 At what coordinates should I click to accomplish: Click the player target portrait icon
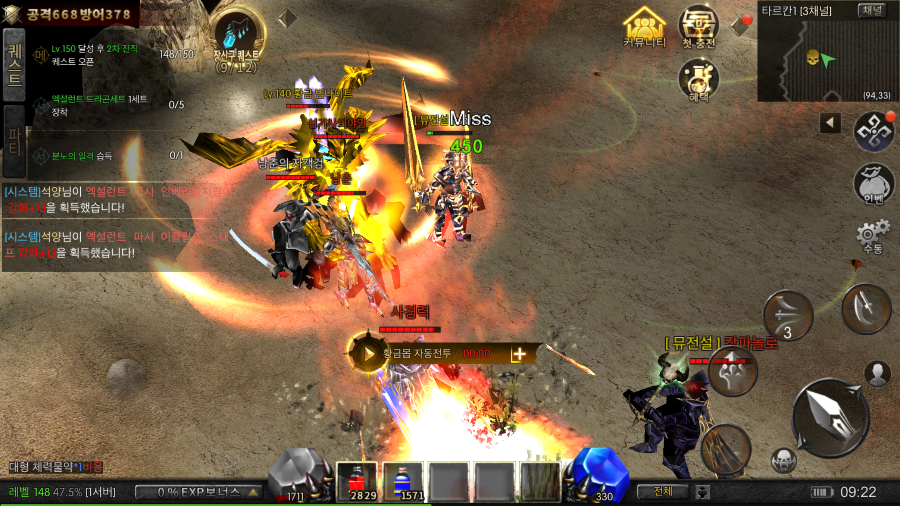[x=878, y=374]
